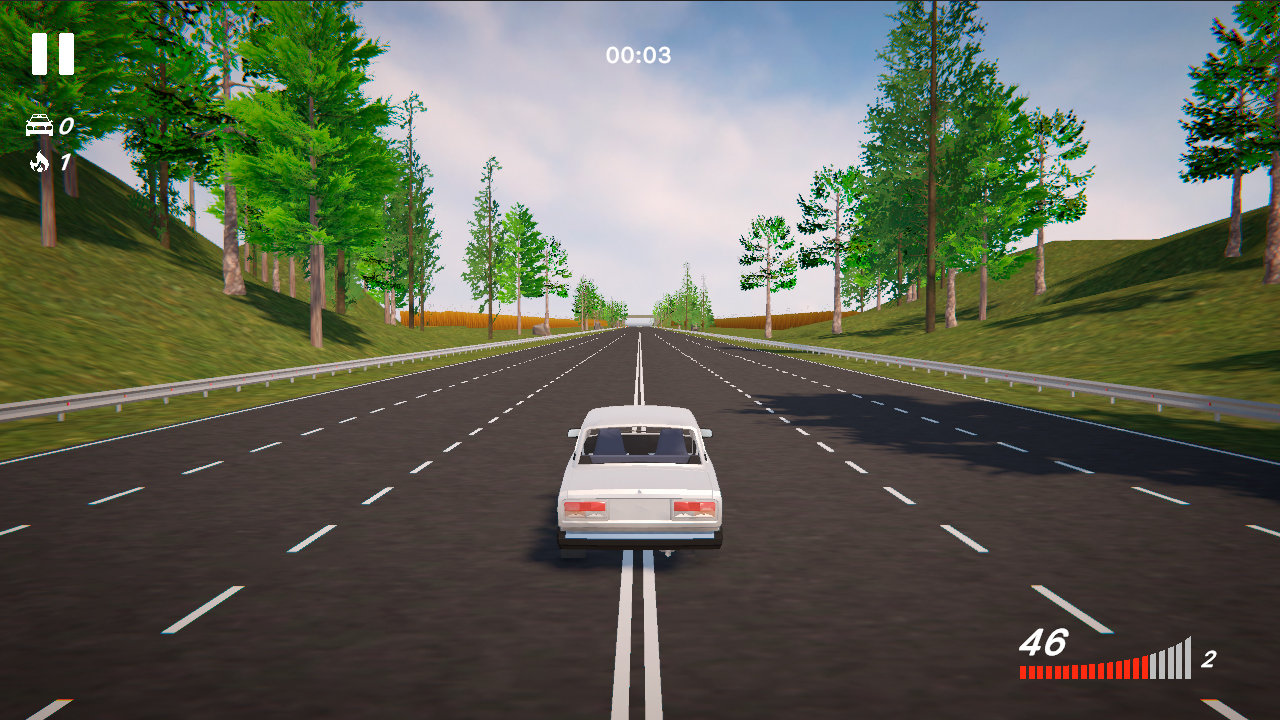The width and height of the screenshot is (1280, 720).
Task: Click the timer showing 00:03
Action: (640, 56)
